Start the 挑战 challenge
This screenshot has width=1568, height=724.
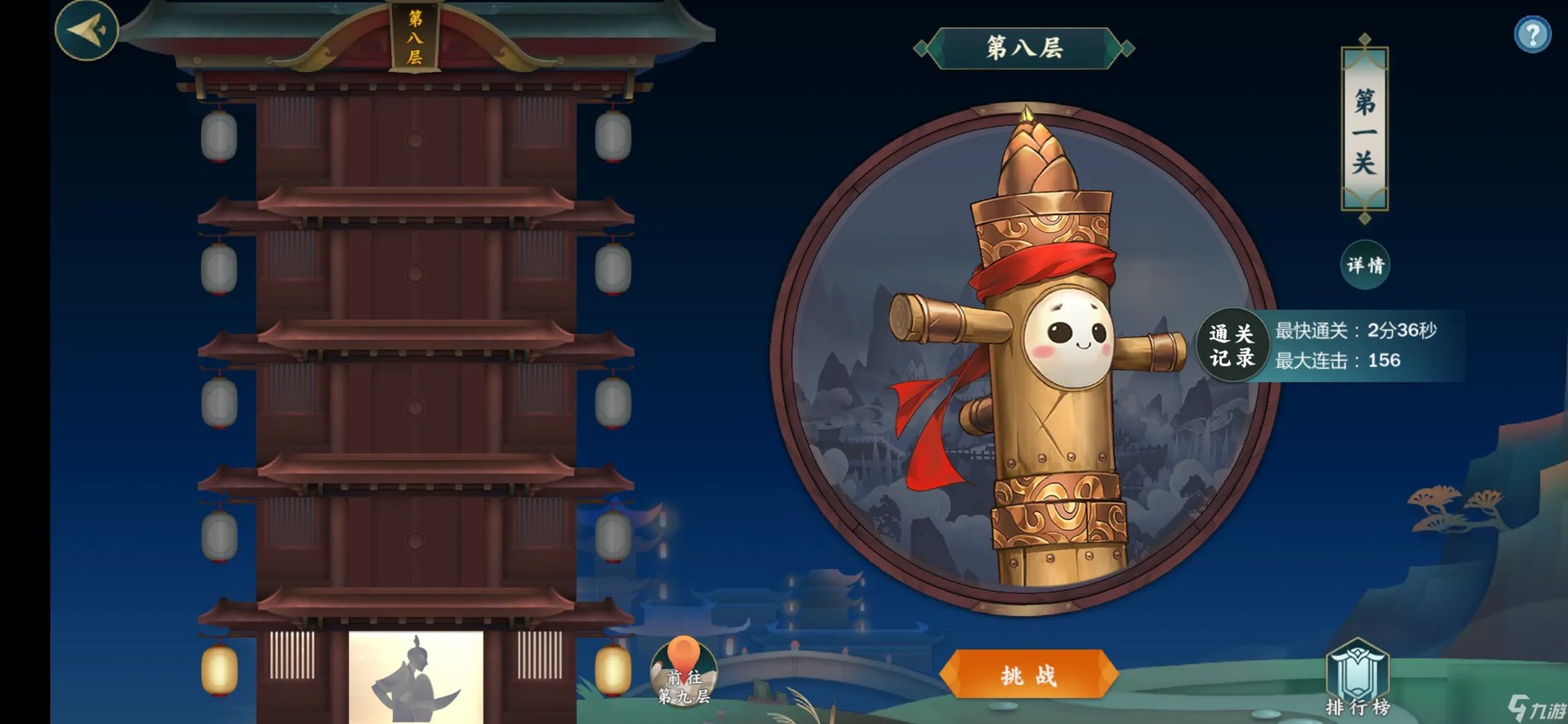(x=1028, y=675)
